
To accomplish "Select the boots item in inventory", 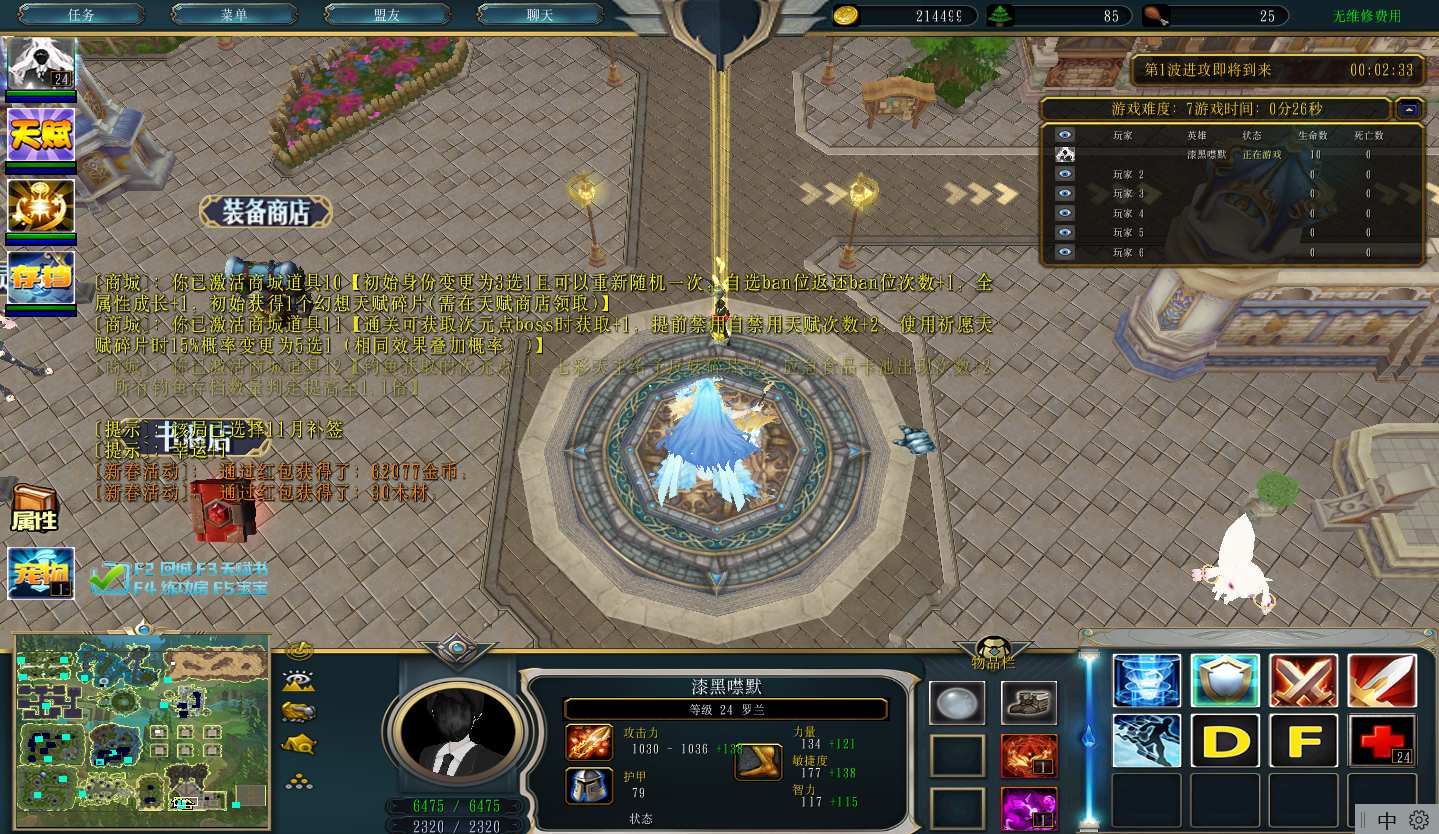I will click(1028, 703).
